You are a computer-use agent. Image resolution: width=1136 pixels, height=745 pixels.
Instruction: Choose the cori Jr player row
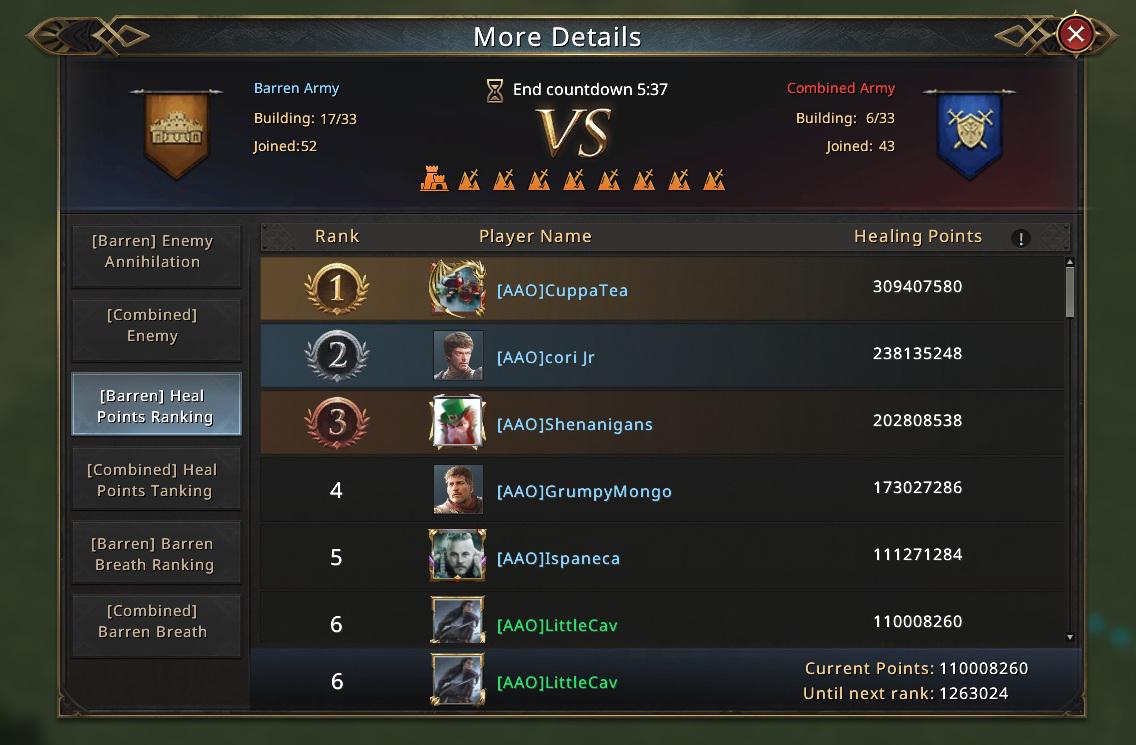[662, 356]
